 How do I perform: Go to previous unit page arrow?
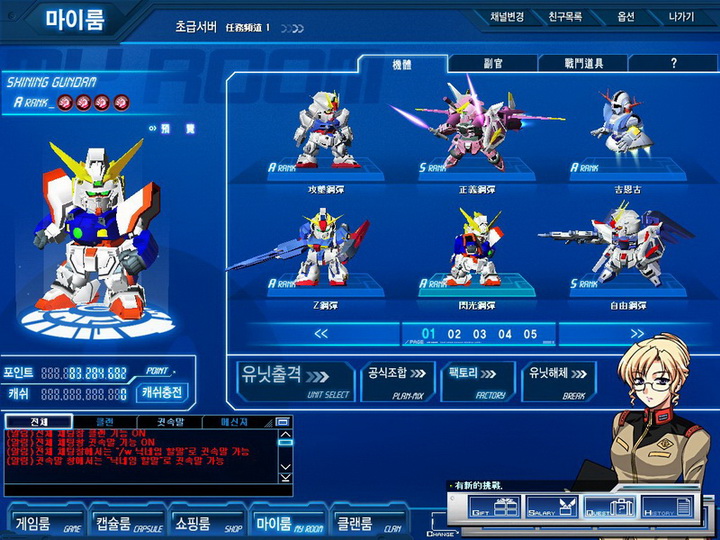pos(321,333)
